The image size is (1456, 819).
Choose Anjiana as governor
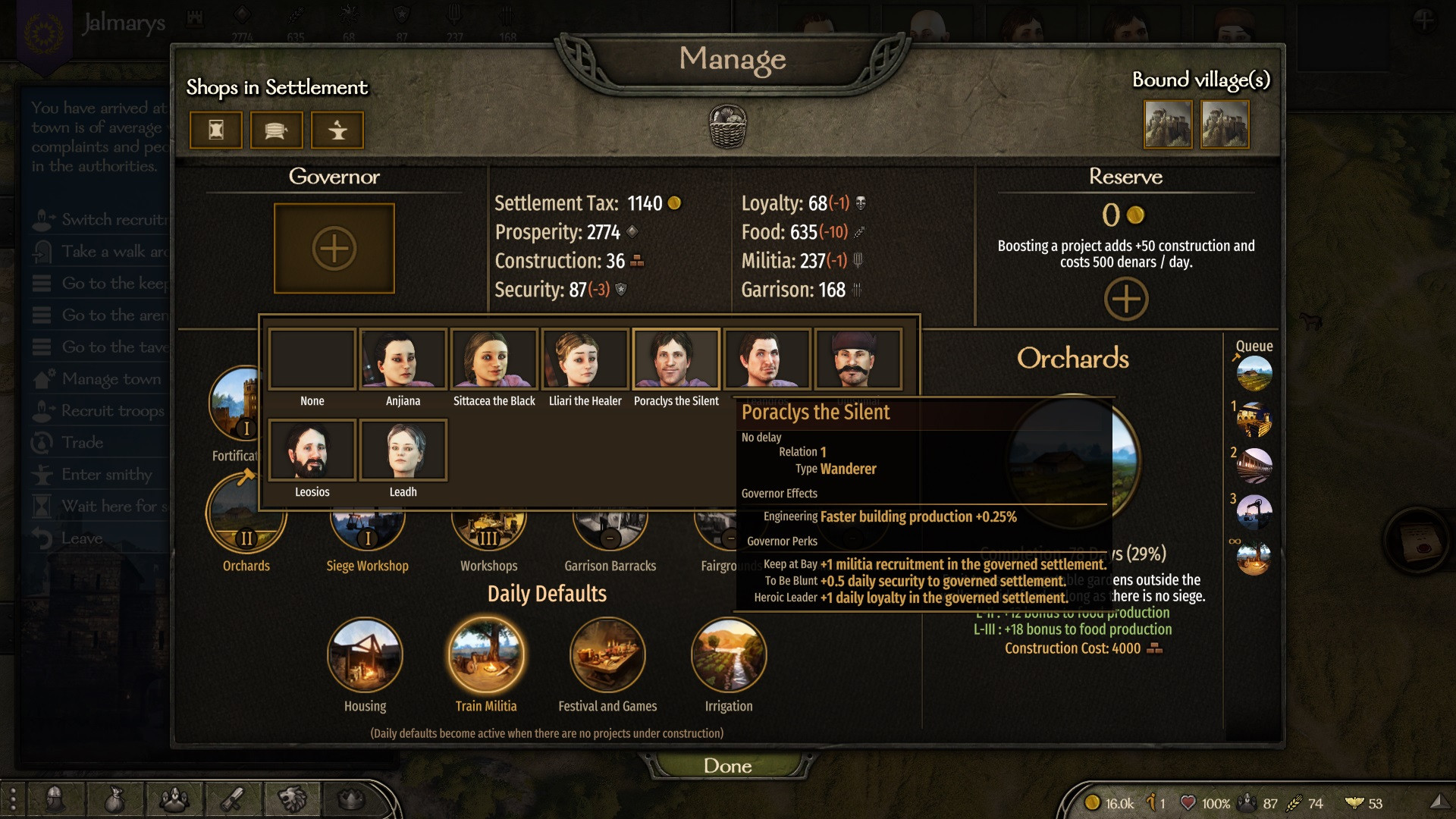[403, 359]
